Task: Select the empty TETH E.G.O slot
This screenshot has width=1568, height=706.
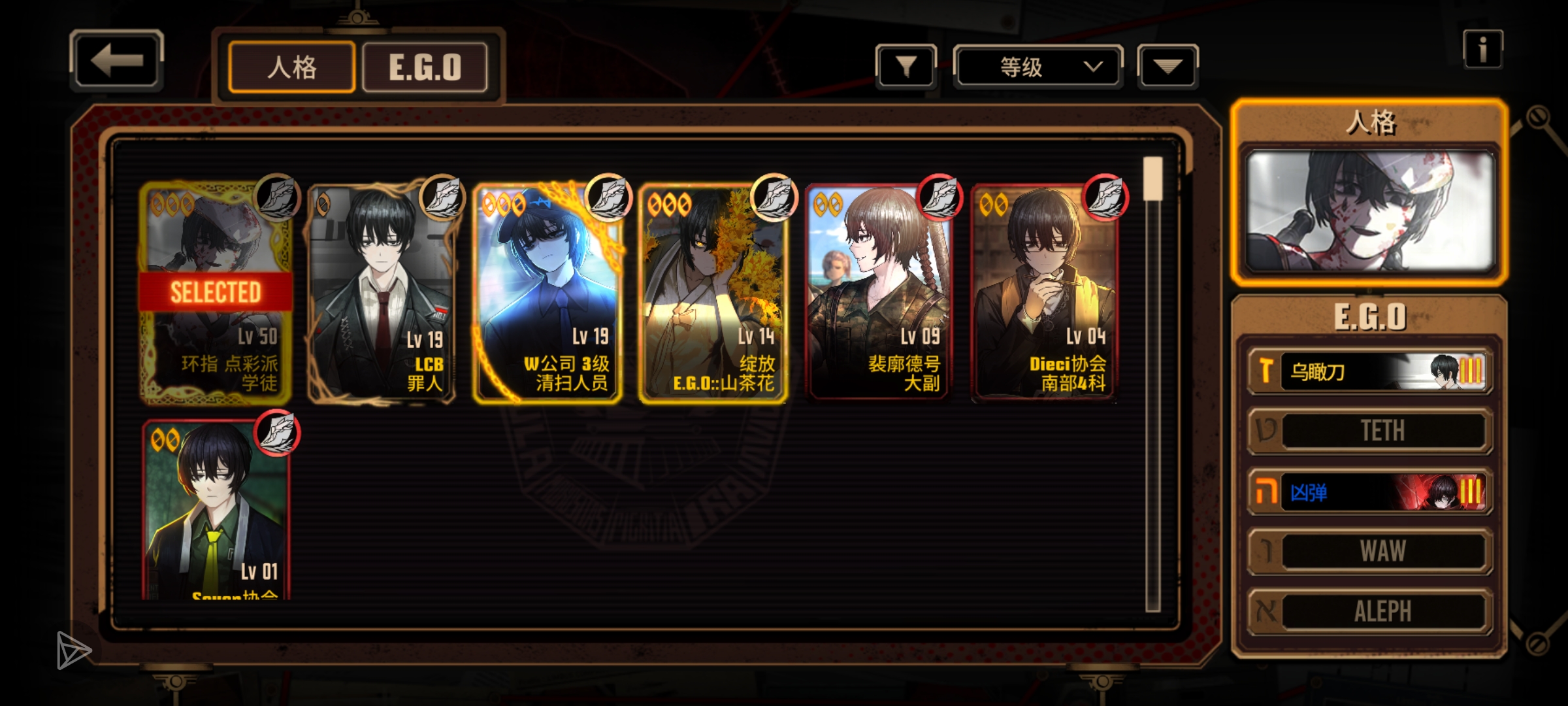Action: coord(1370,431)
